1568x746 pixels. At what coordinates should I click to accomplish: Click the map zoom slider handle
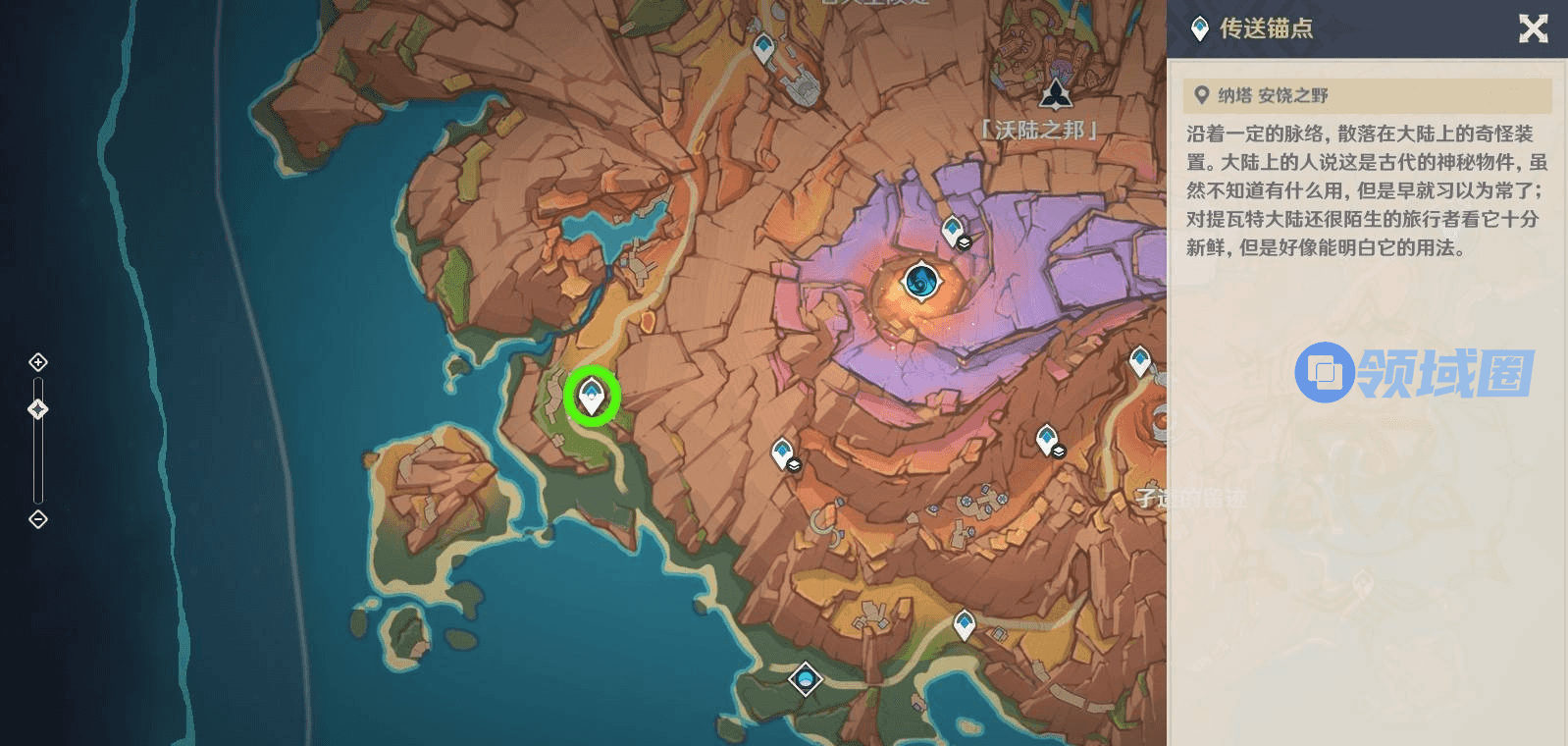[x=38, y=408]
